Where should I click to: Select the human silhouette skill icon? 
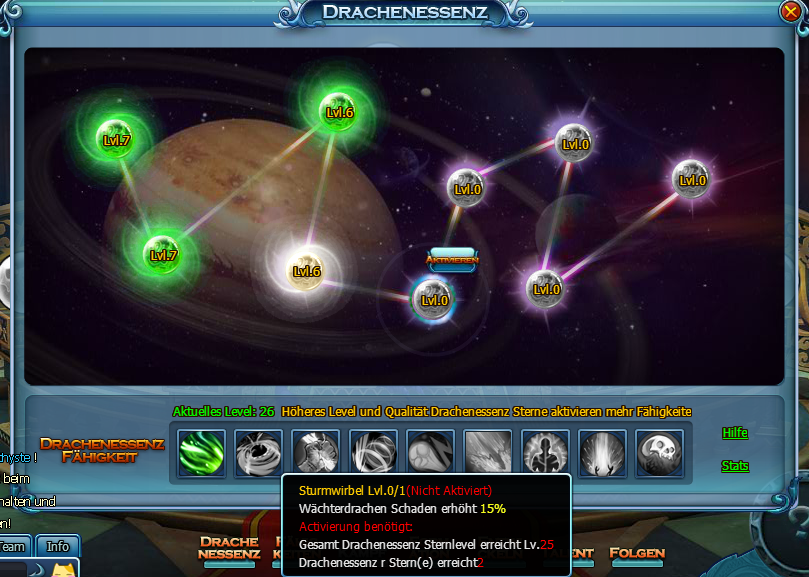click(545, 453)
